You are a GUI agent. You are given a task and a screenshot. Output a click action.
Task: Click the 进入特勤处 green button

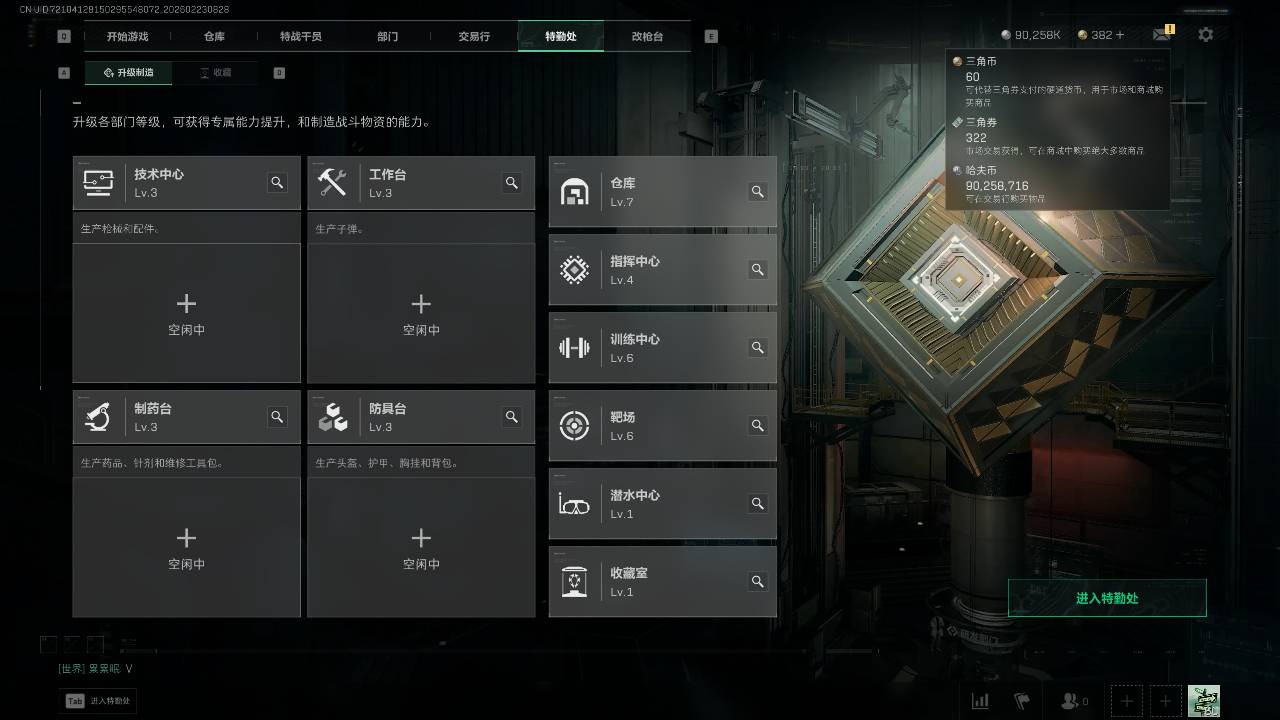[1107, 598]
